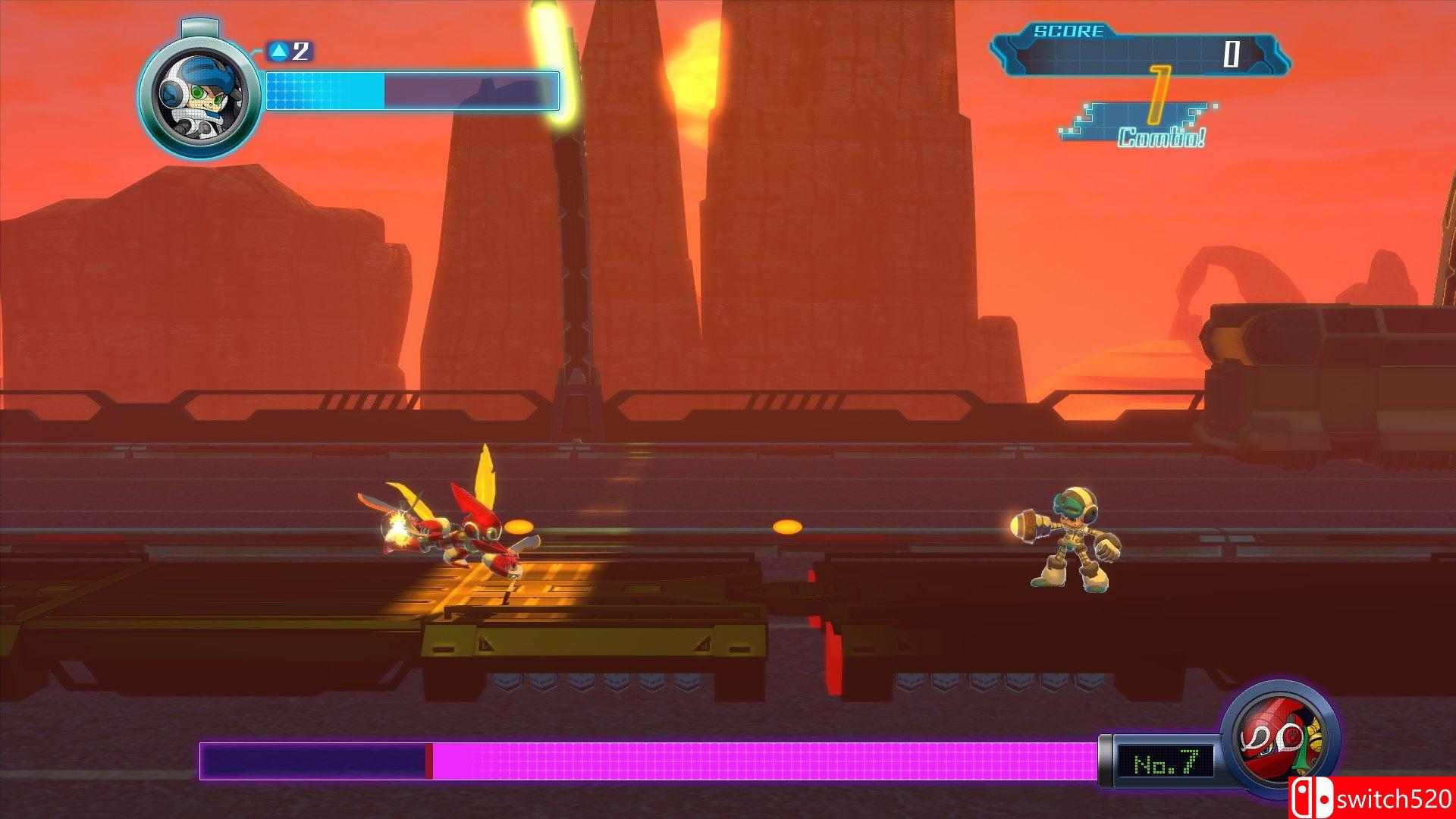
Task: Click the SCORE header label
Action: pos(1069,31)
